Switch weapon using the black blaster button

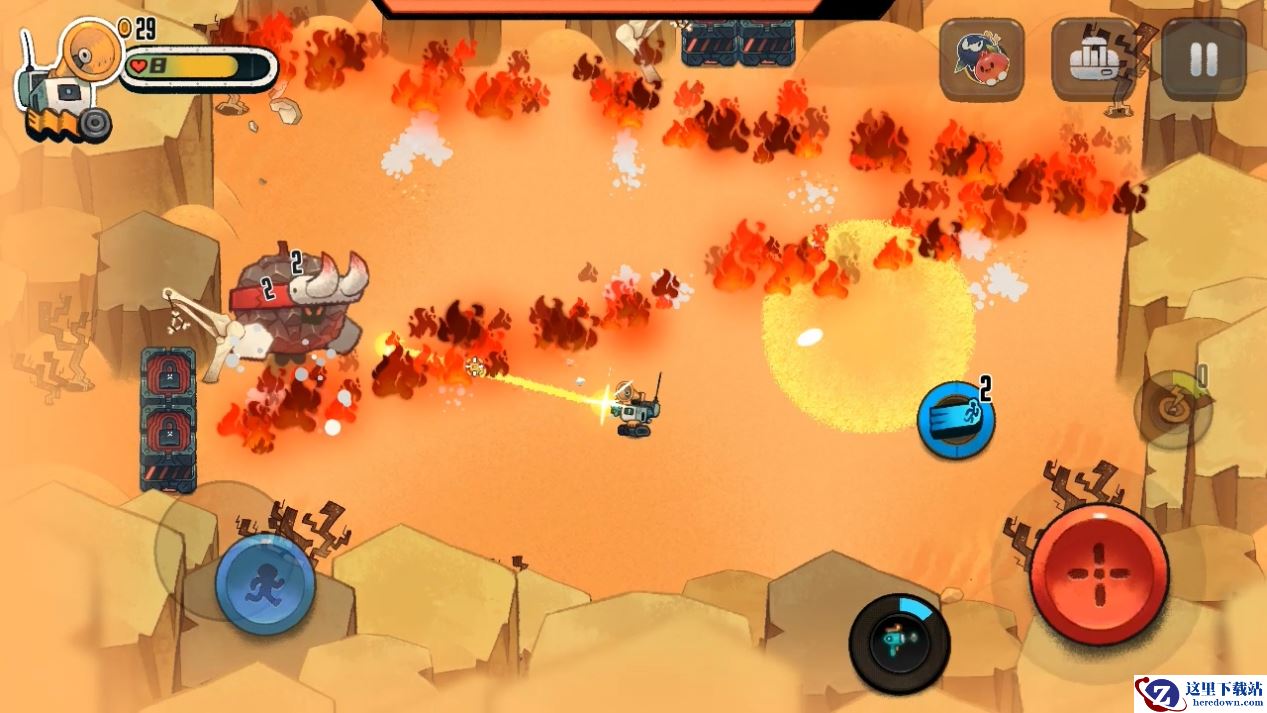tap(899, 643)
